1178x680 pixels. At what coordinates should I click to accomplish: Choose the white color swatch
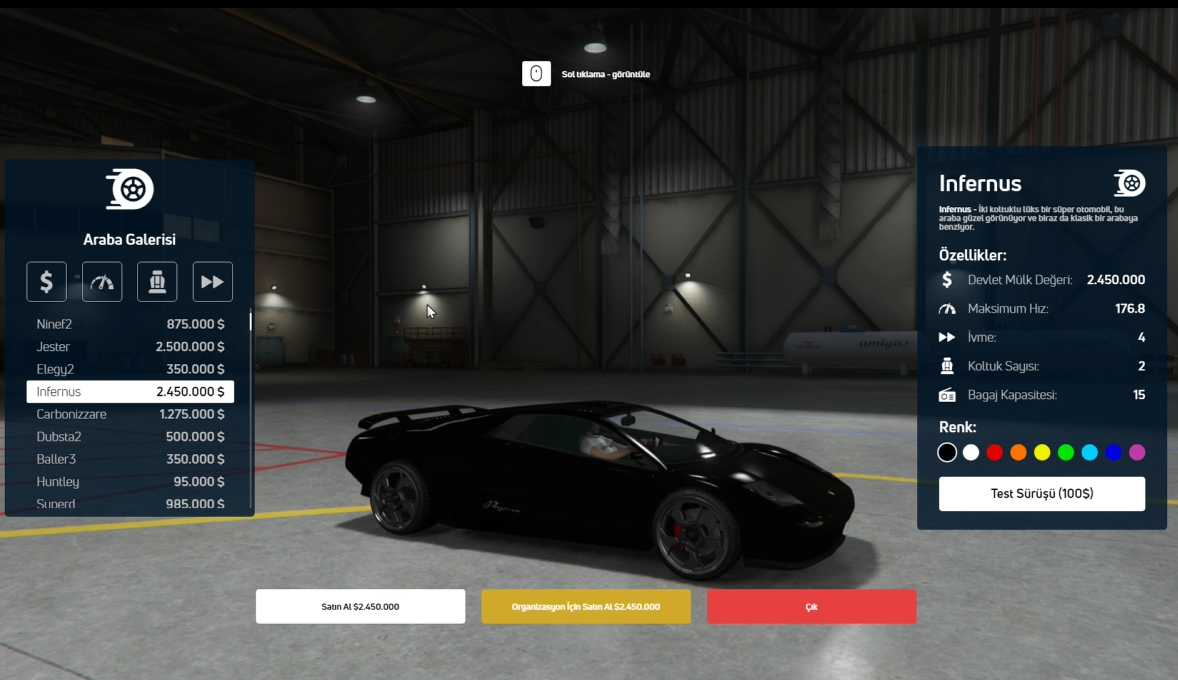[971, 453]
